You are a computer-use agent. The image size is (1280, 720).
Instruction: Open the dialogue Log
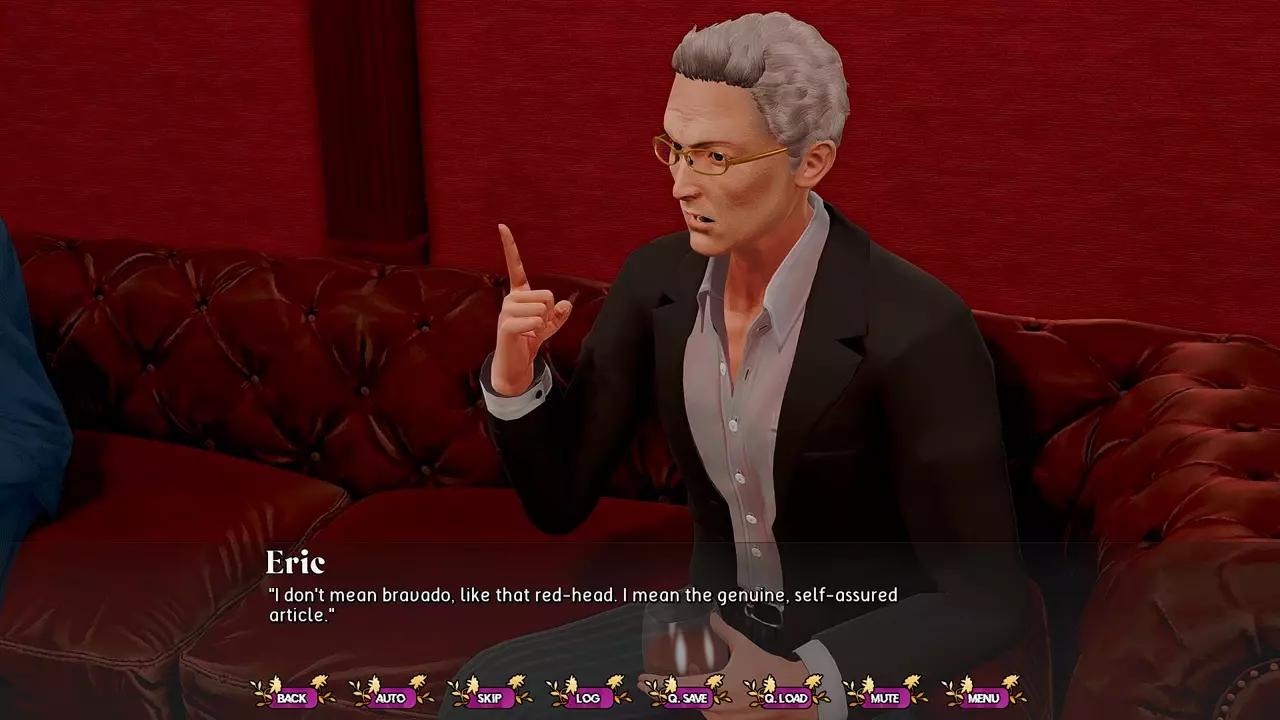tap(588, 697)
